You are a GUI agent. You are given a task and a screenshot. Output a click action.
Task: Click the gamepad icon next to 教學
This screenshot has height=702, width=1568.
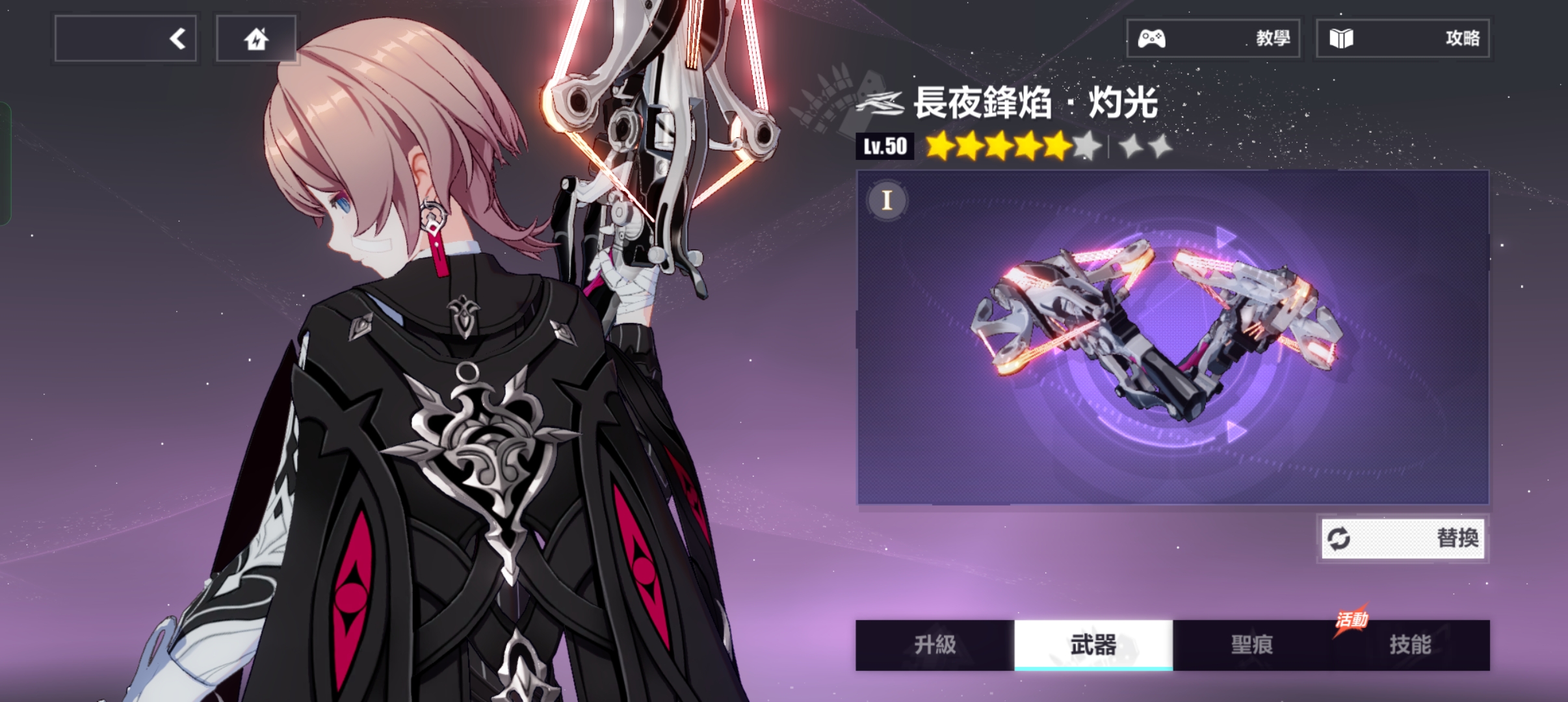[x=1151, y=38]
